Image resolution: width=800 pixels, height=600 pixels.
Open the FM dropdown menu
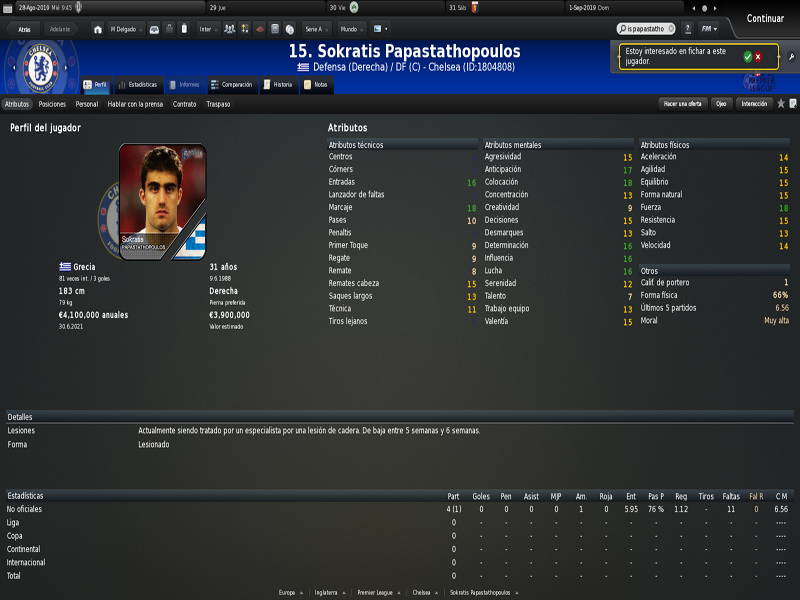pos(708,29)
